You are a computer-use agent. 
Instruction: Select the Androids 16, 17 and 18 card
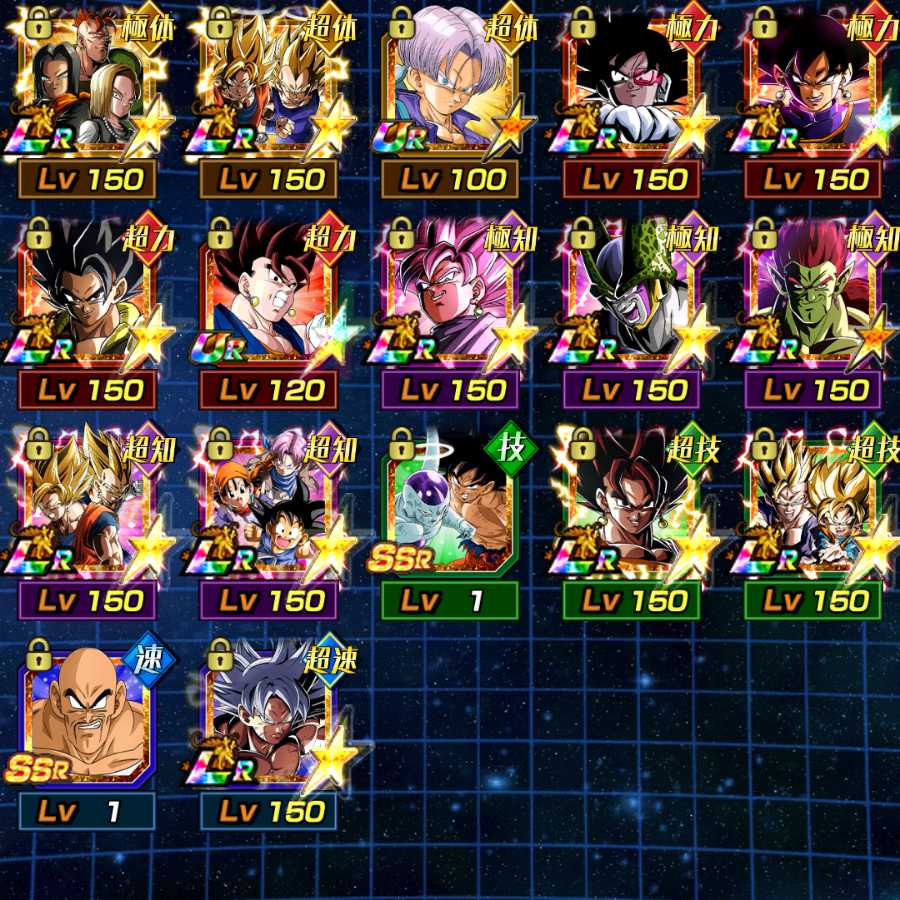point(87,90)
